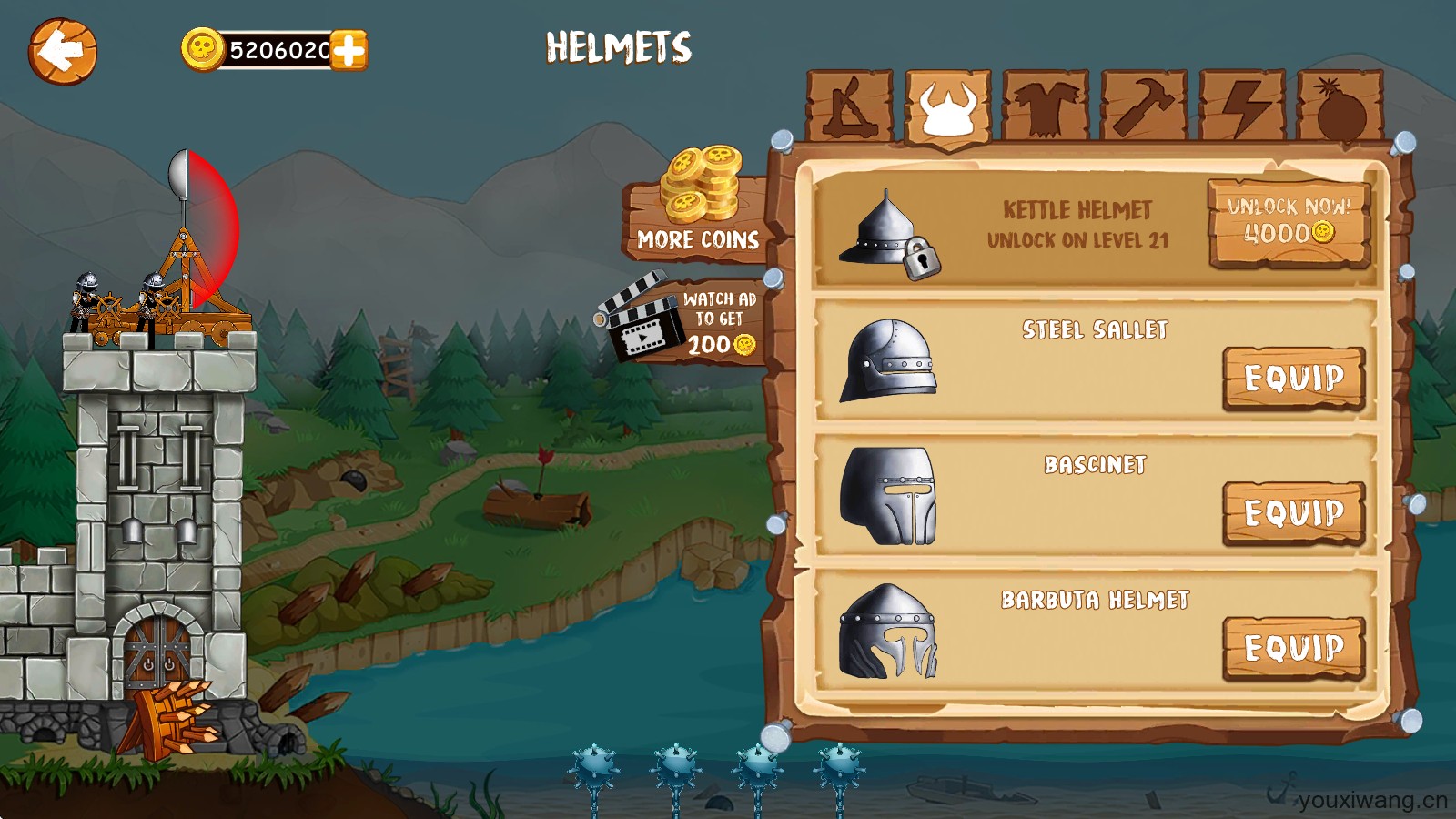This screenshot has height=819, width=1456.
Task: Choose the Steel Sallet helmet image
Action: click(x=888, y=360)
